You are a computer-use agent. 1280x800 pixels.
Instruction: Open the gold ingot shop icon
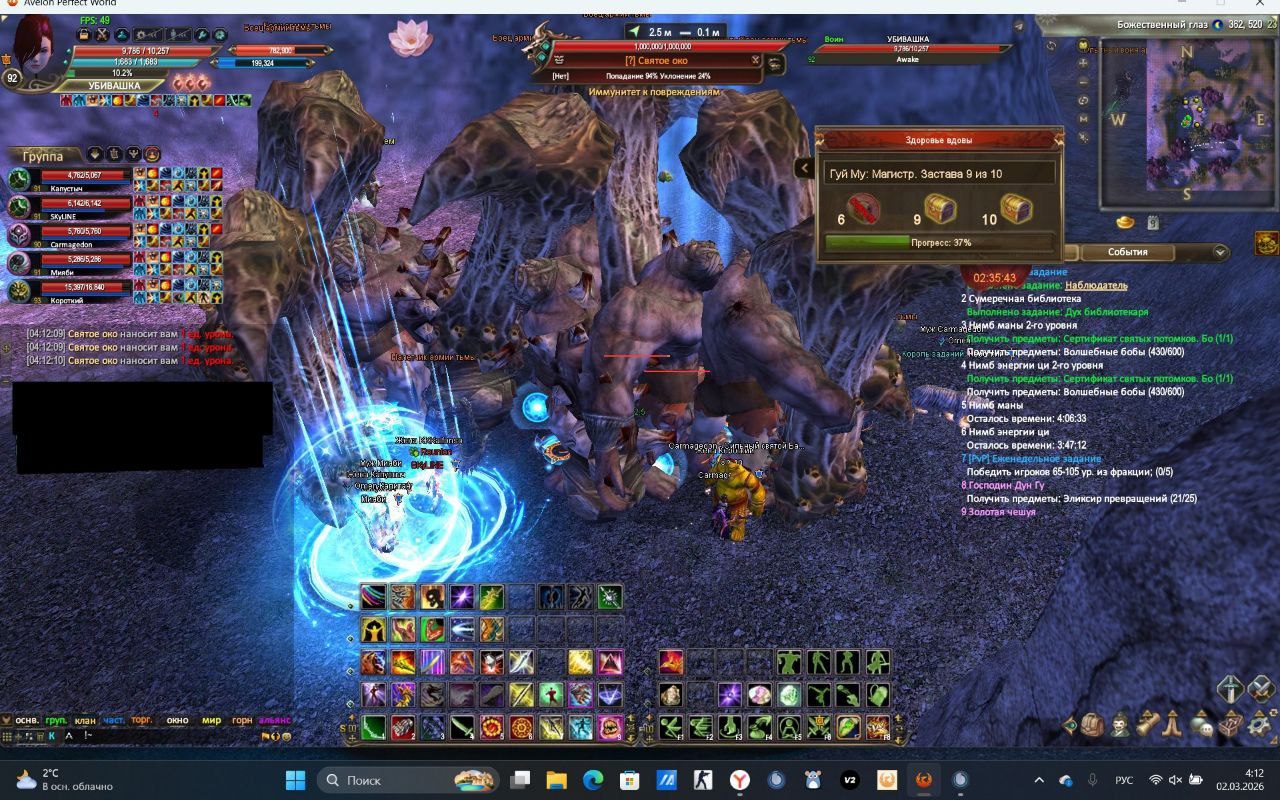(x=1125, y=222)
